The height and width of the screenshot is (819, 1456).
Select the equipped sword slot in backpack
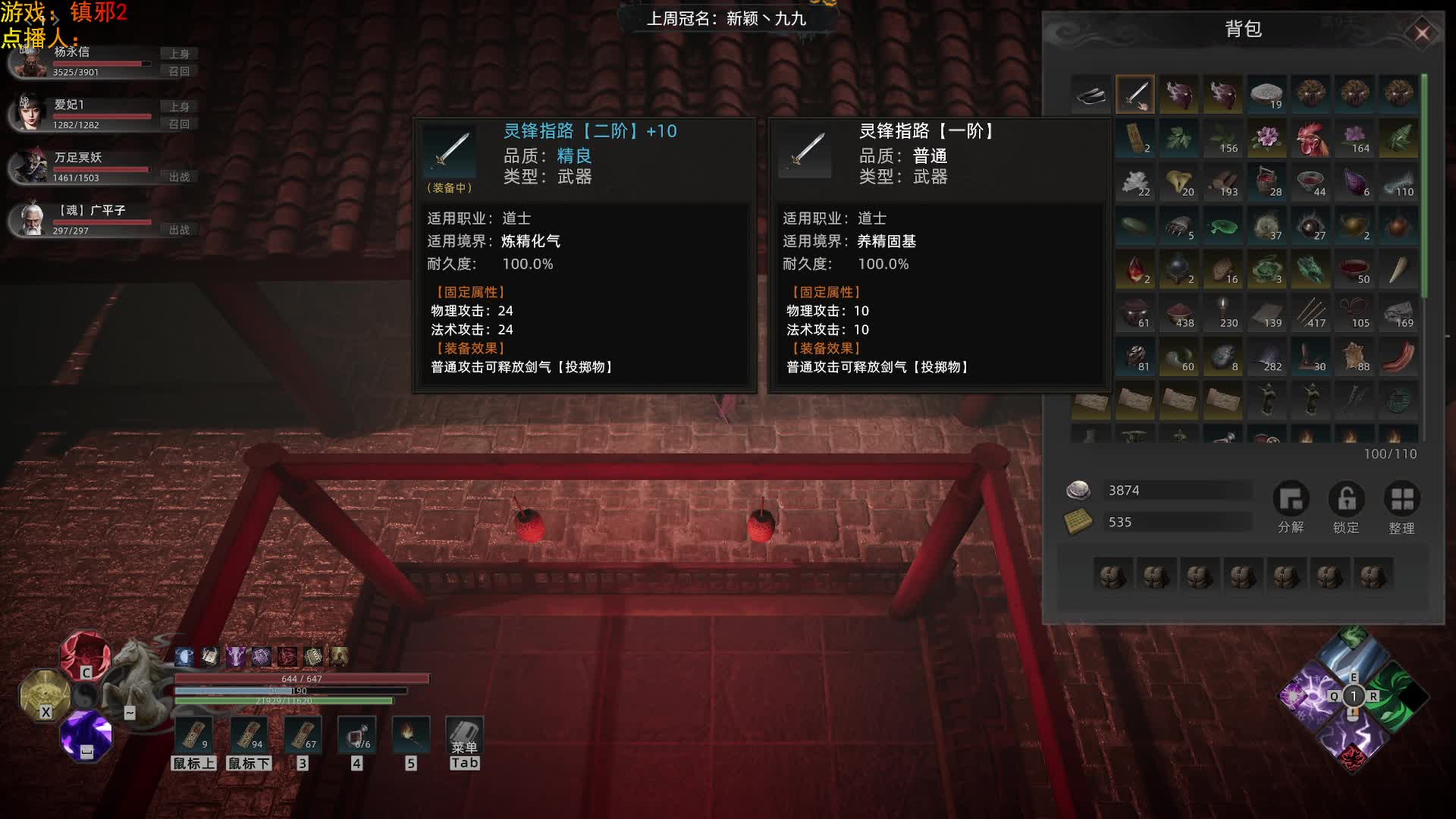1135,95
